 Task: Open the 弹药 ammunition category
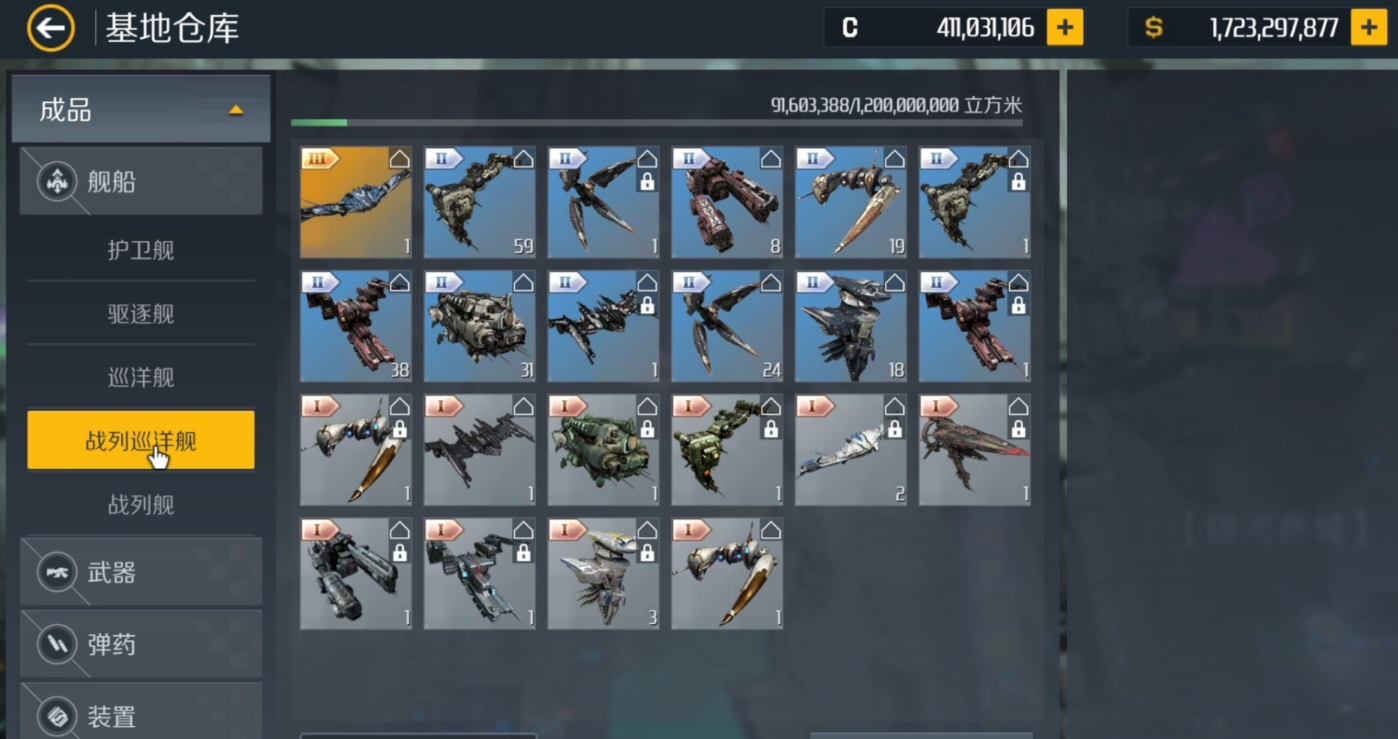141,645
